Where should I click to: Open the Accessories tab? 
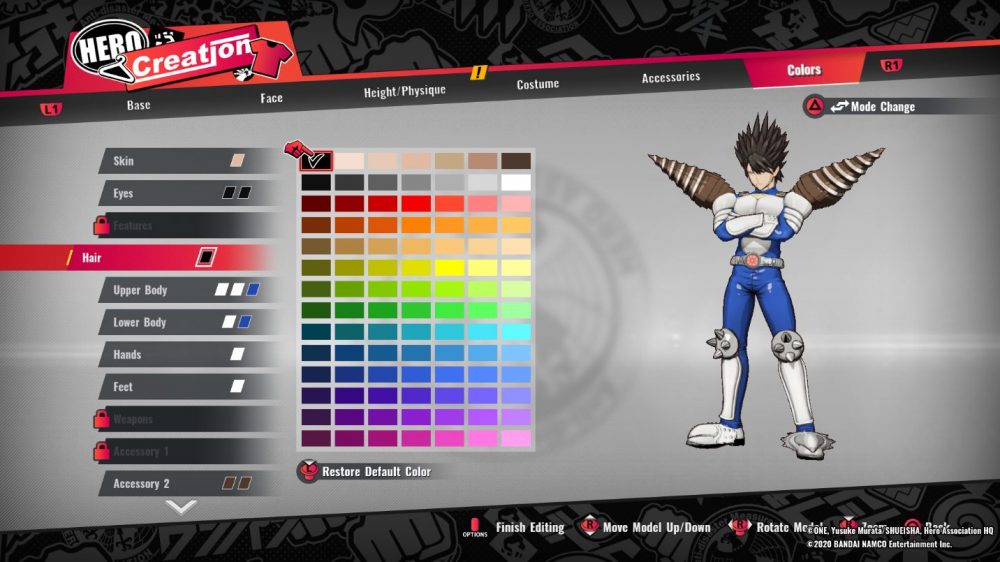coord(670,77)
